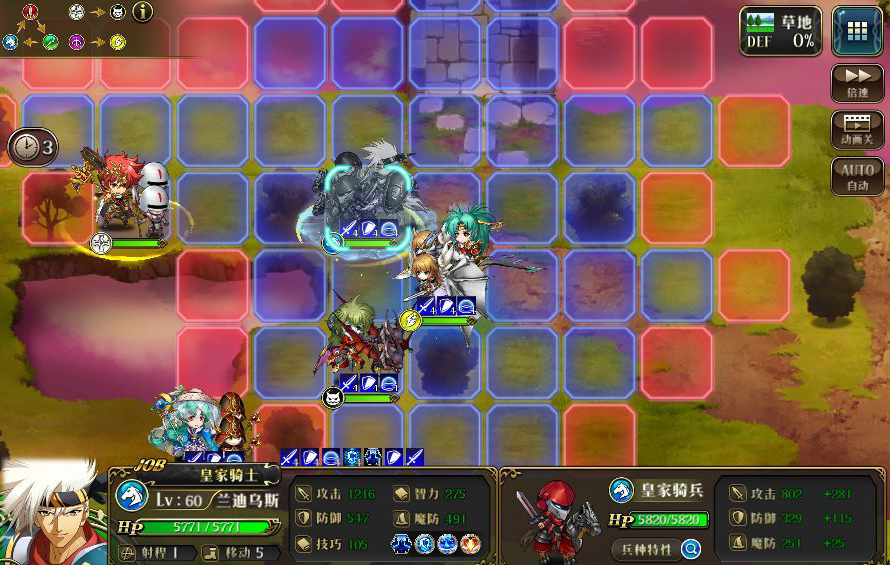Toggle the 动画关 animation button
890x565 pixels.
pyautogui.click(x=857, y=130)
